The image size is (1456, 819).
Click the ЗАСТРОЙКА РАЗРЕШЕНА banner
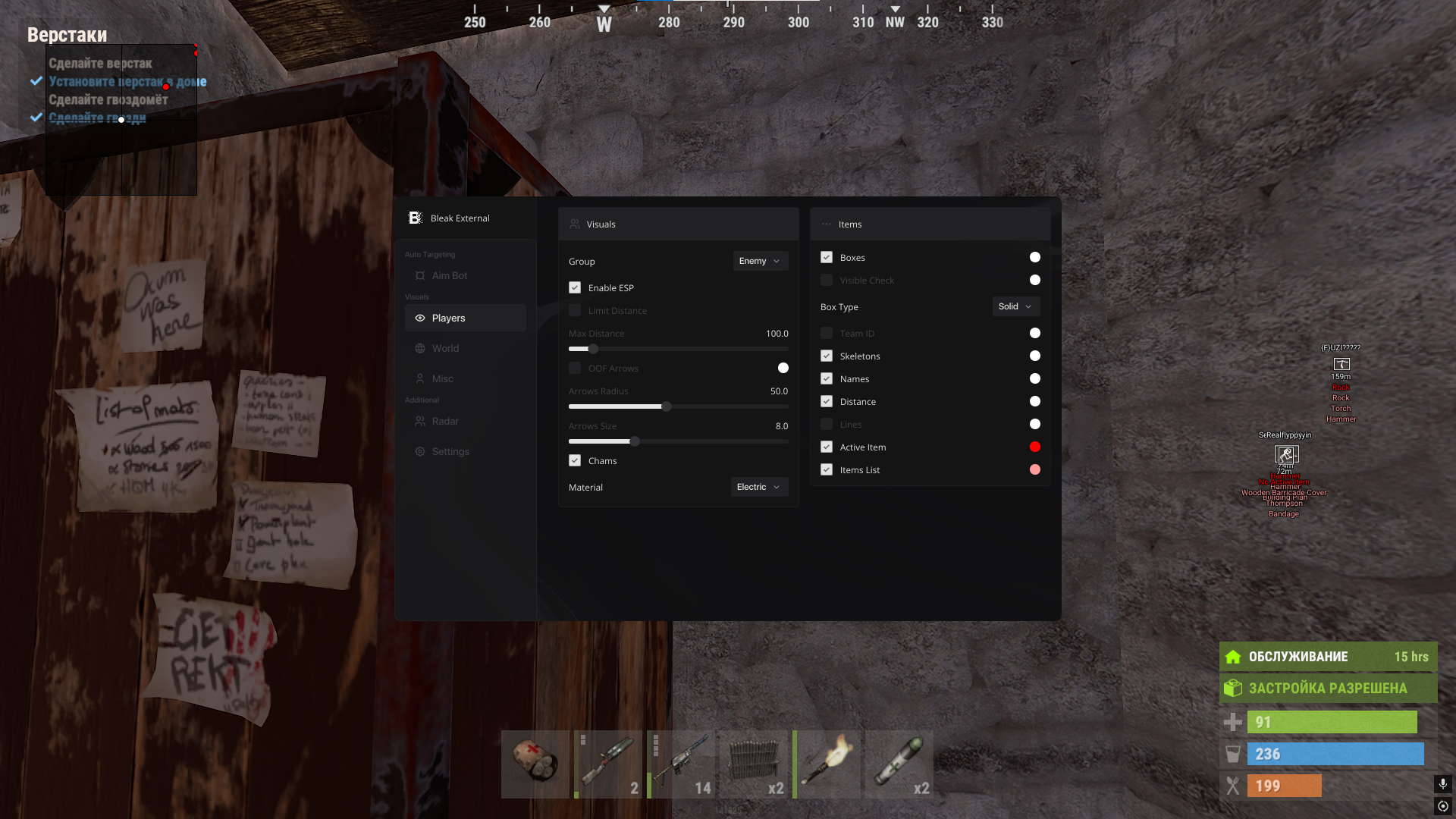pos(1328,688)
